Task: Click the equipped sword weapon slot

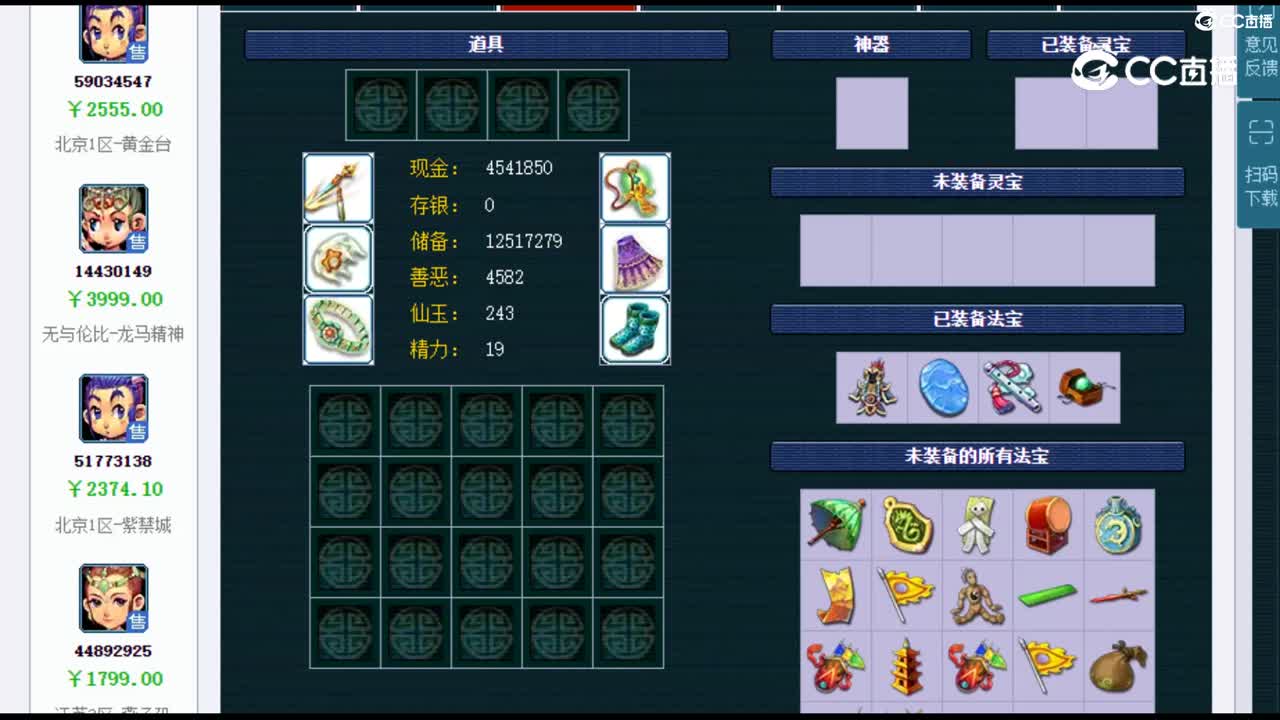Action: tap(338, 187)
